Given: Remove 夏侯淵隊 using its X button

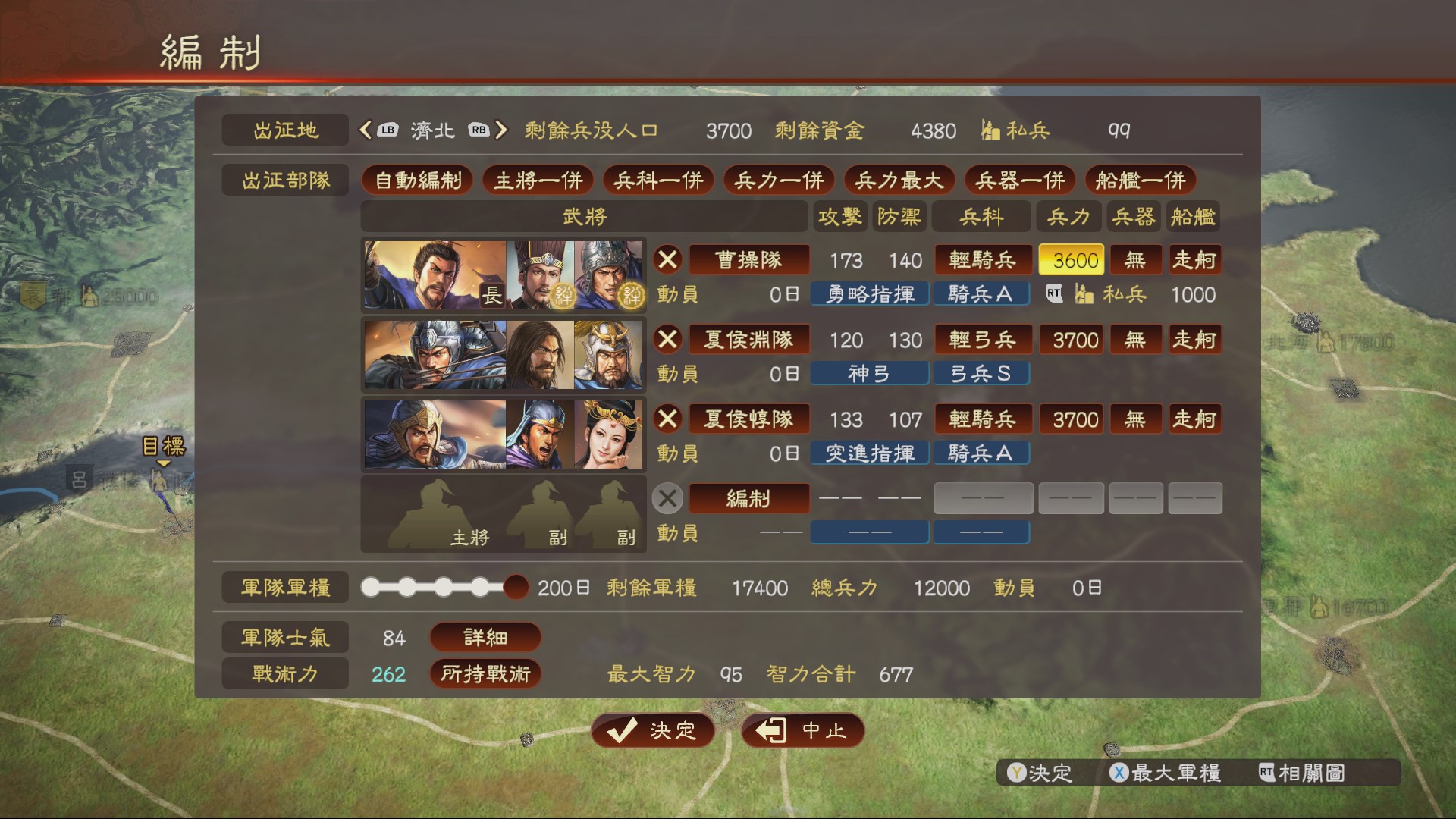Looking at the screenshot, I should [667, 339].
